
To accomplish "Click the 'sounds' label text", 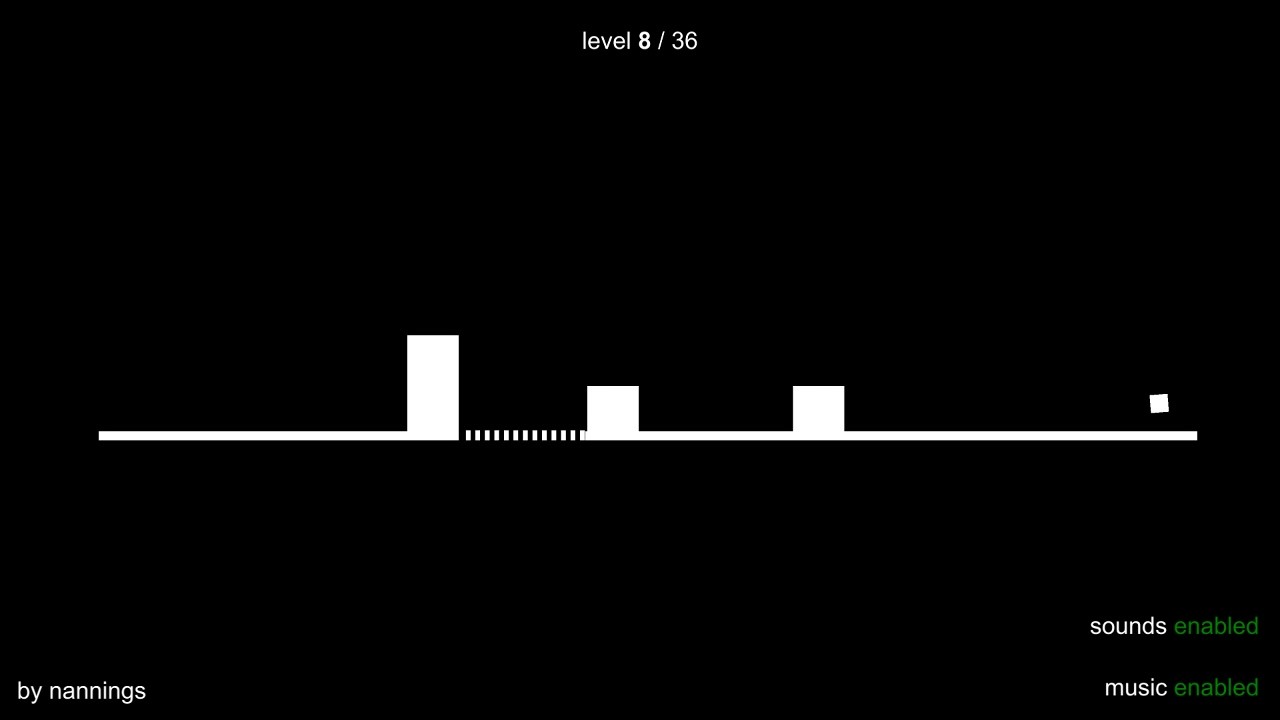I will point(1128,626).
